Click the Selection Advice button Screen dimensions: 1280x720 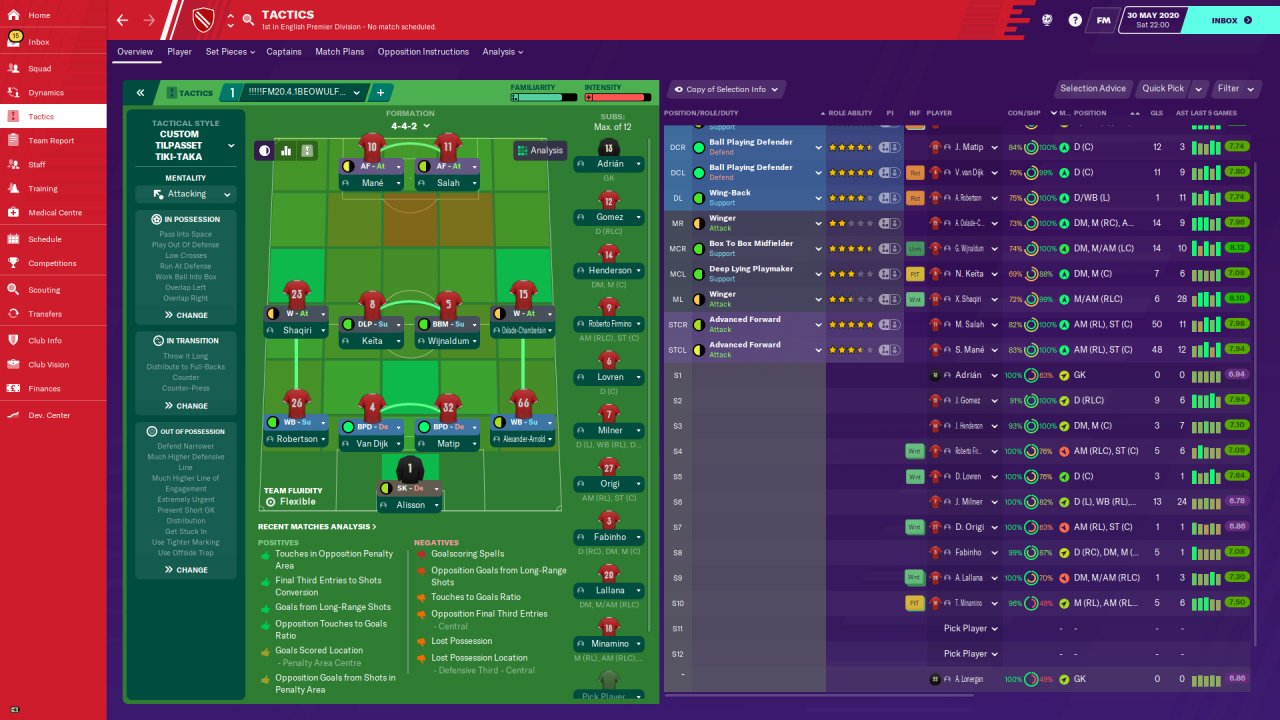(x=1093, y=89)
